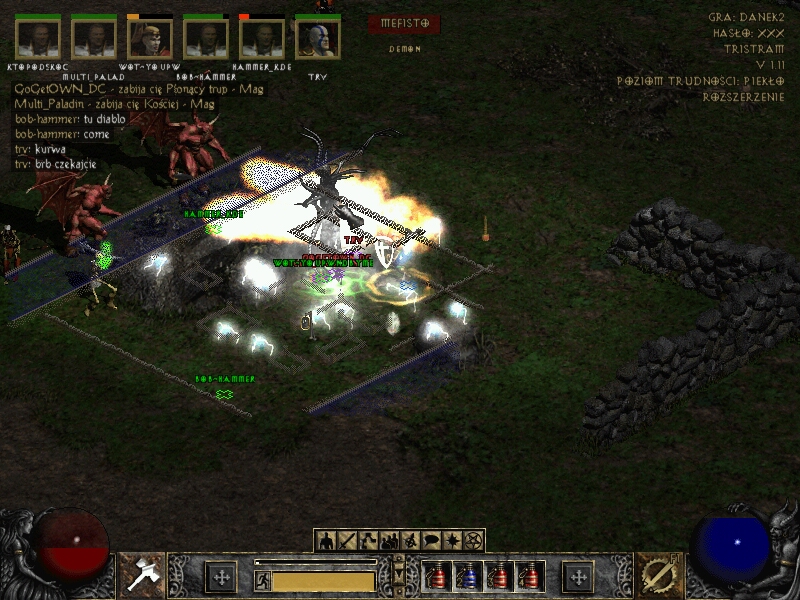Open the inventory via sword icon

[x=347, y=541]
